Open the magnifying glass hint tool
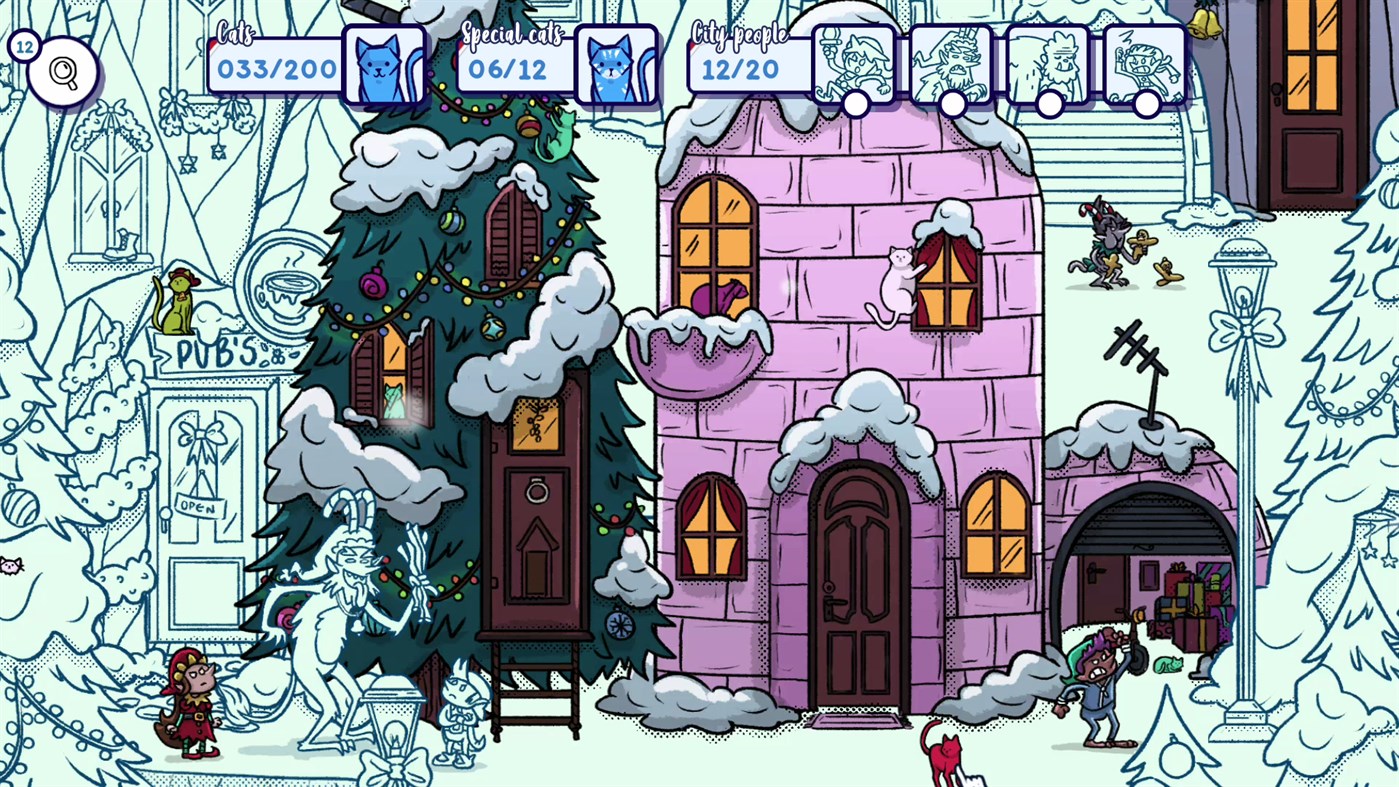1399x787 pixels. coord(62,71)
